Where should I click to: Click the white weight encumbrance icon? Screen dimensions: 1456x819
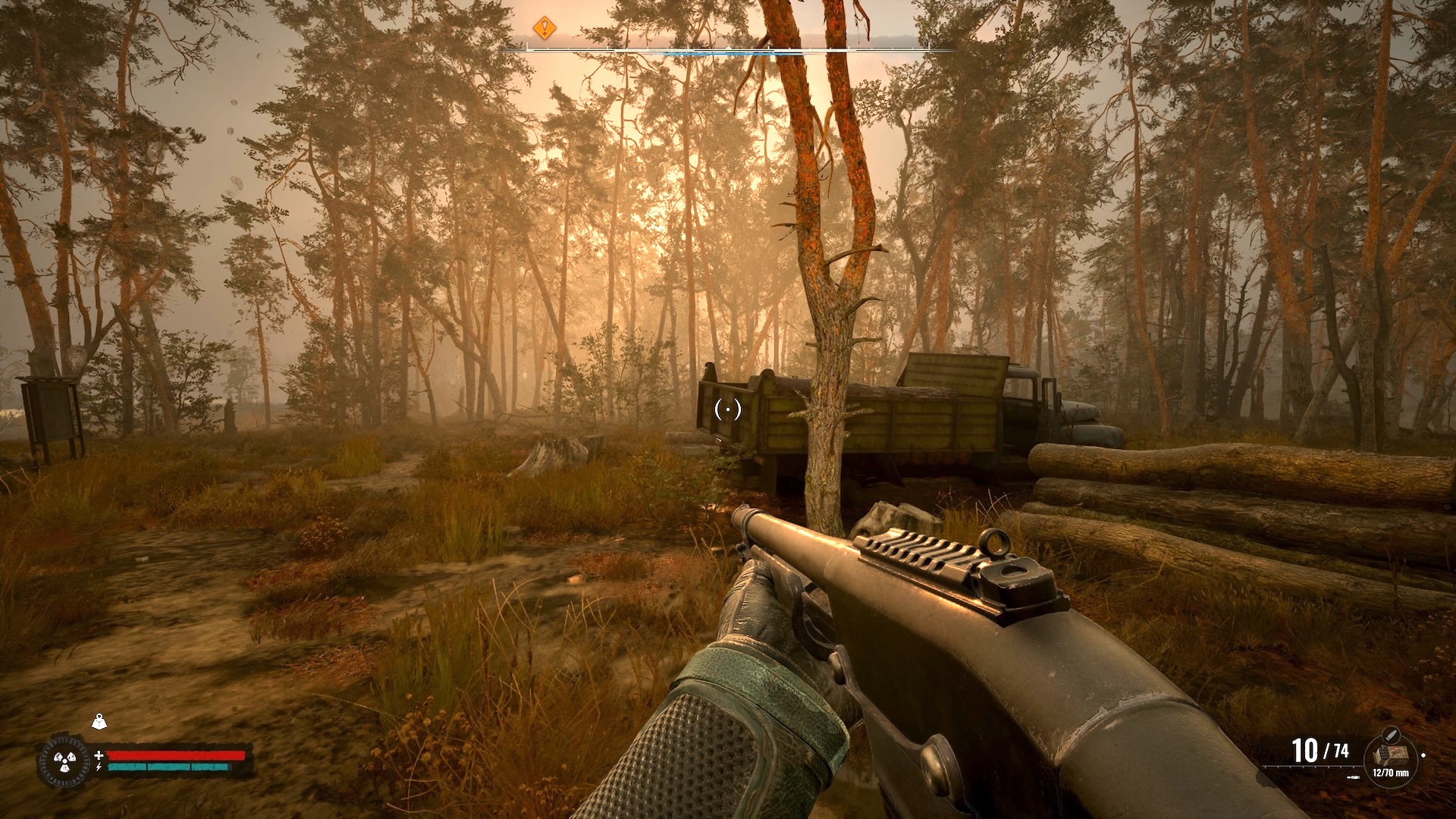pos(99,721)
